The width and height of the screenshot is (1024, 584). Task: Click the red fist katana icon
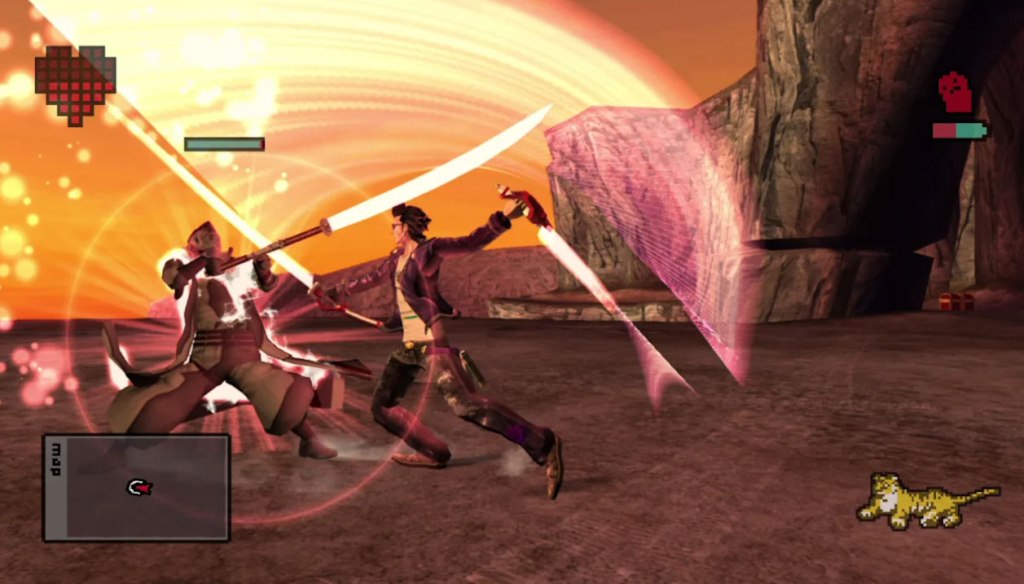(956, 93)
